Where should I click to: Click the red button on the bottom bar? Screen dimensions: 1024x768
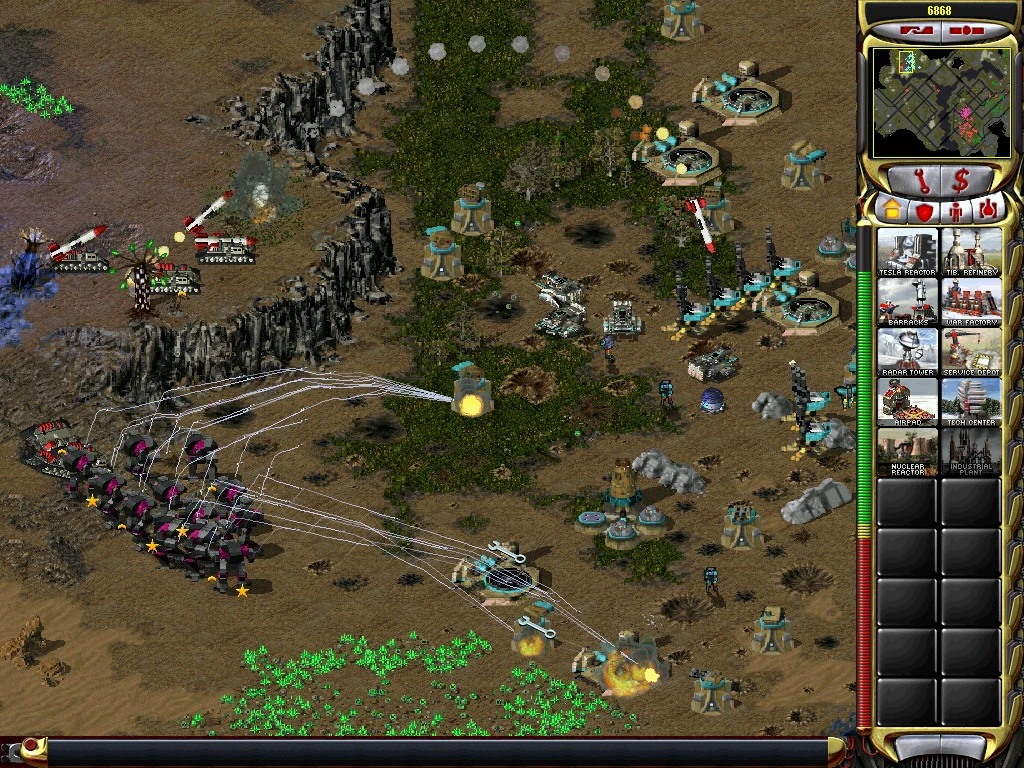33,746
